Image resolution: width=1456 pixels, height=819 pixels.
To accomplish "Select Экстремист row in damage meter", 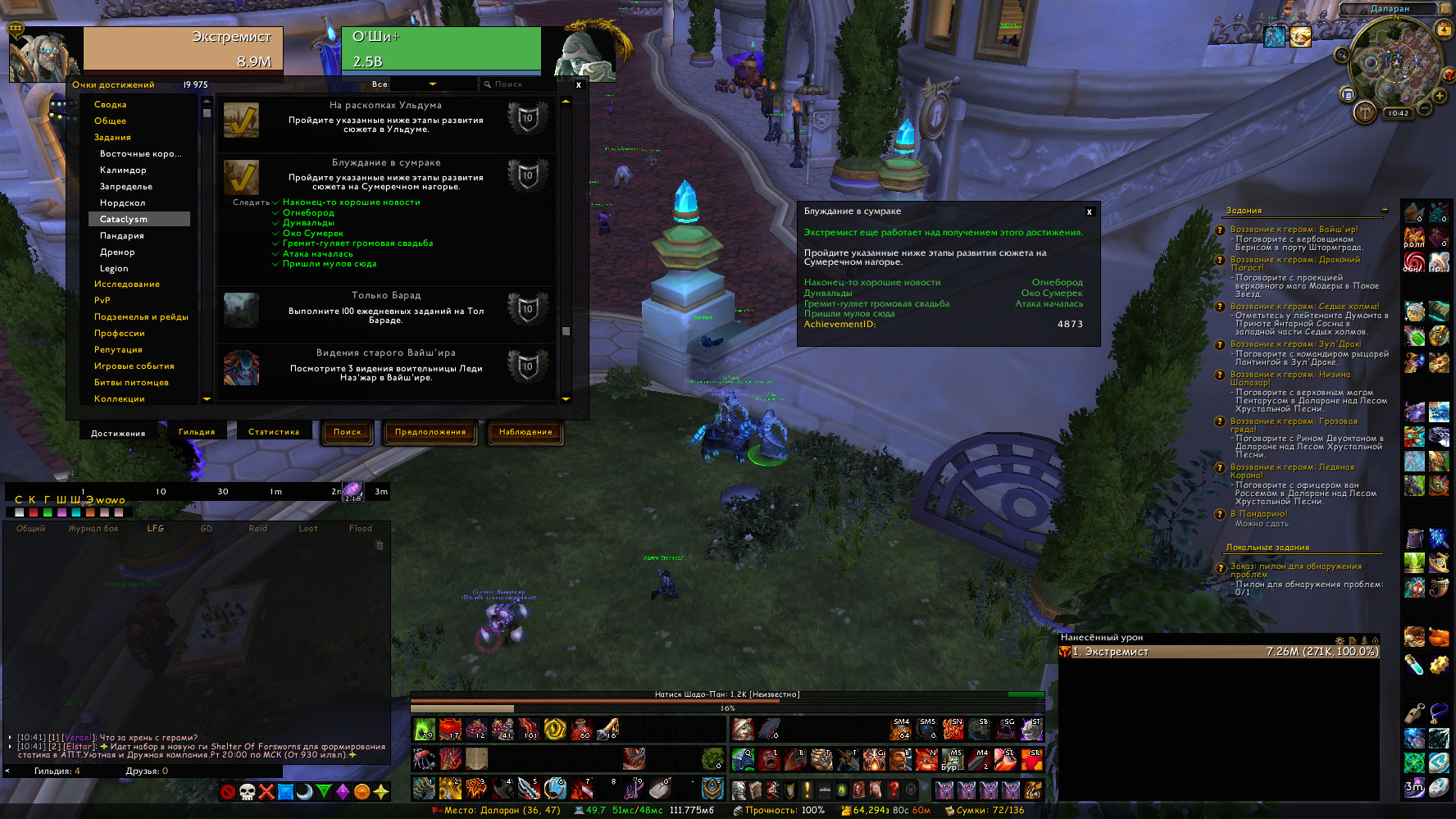I will (x=1219, y=652).
